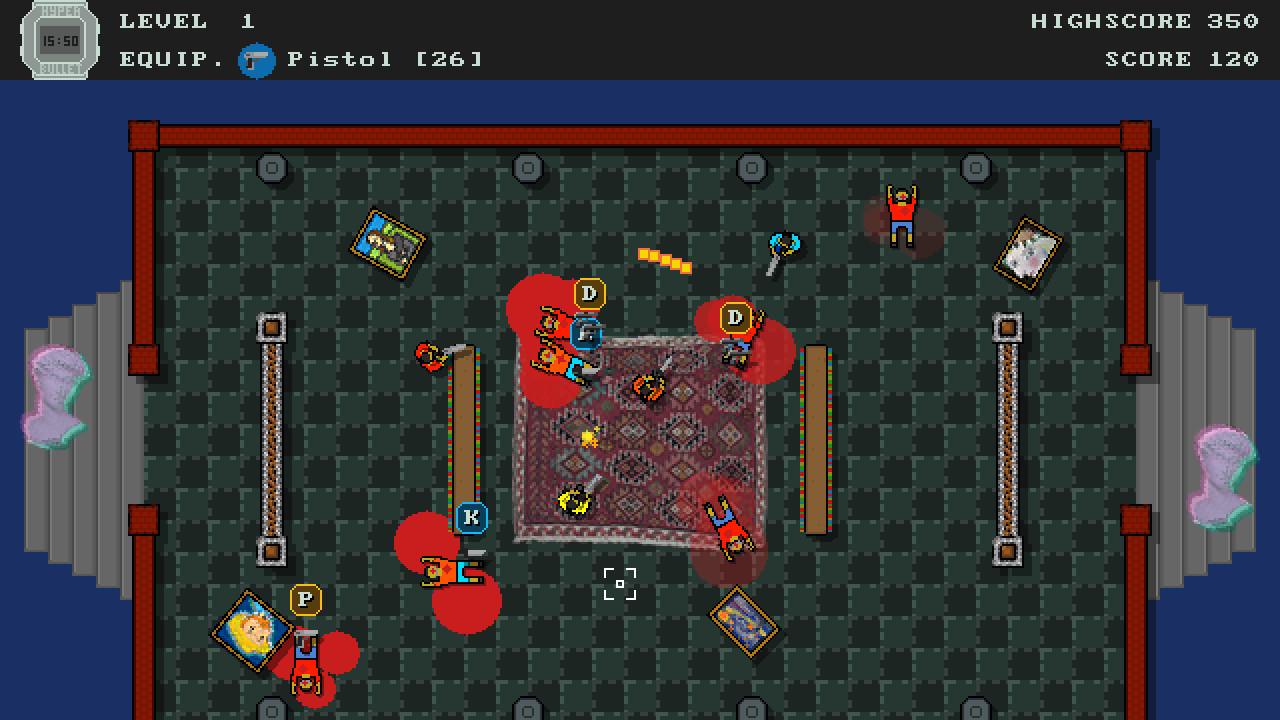
Task: Click the HIGHSCORE 350 text
Action: pos(1140,20)
